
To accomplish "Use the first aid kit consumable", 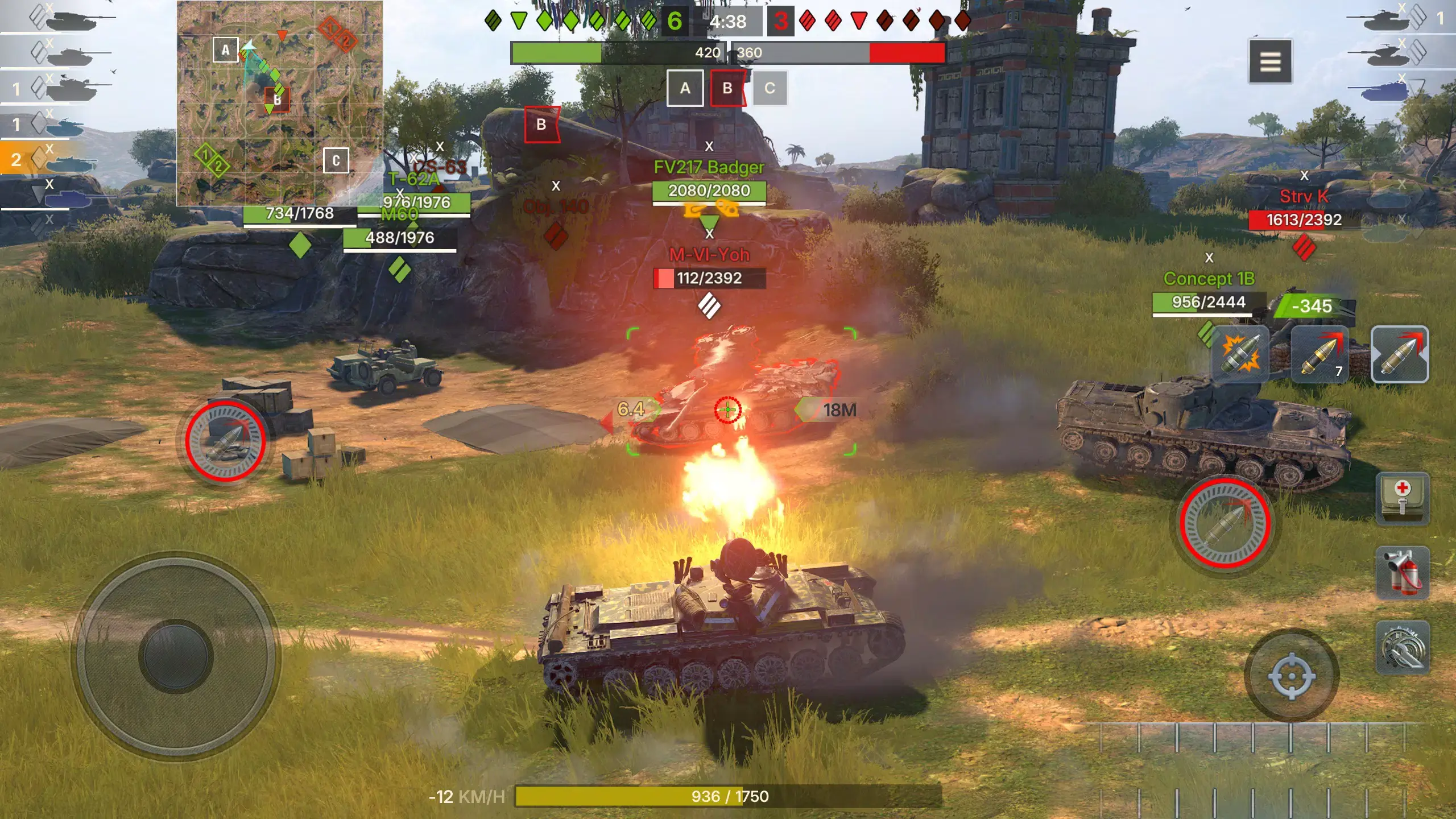I will point(1403,499).
